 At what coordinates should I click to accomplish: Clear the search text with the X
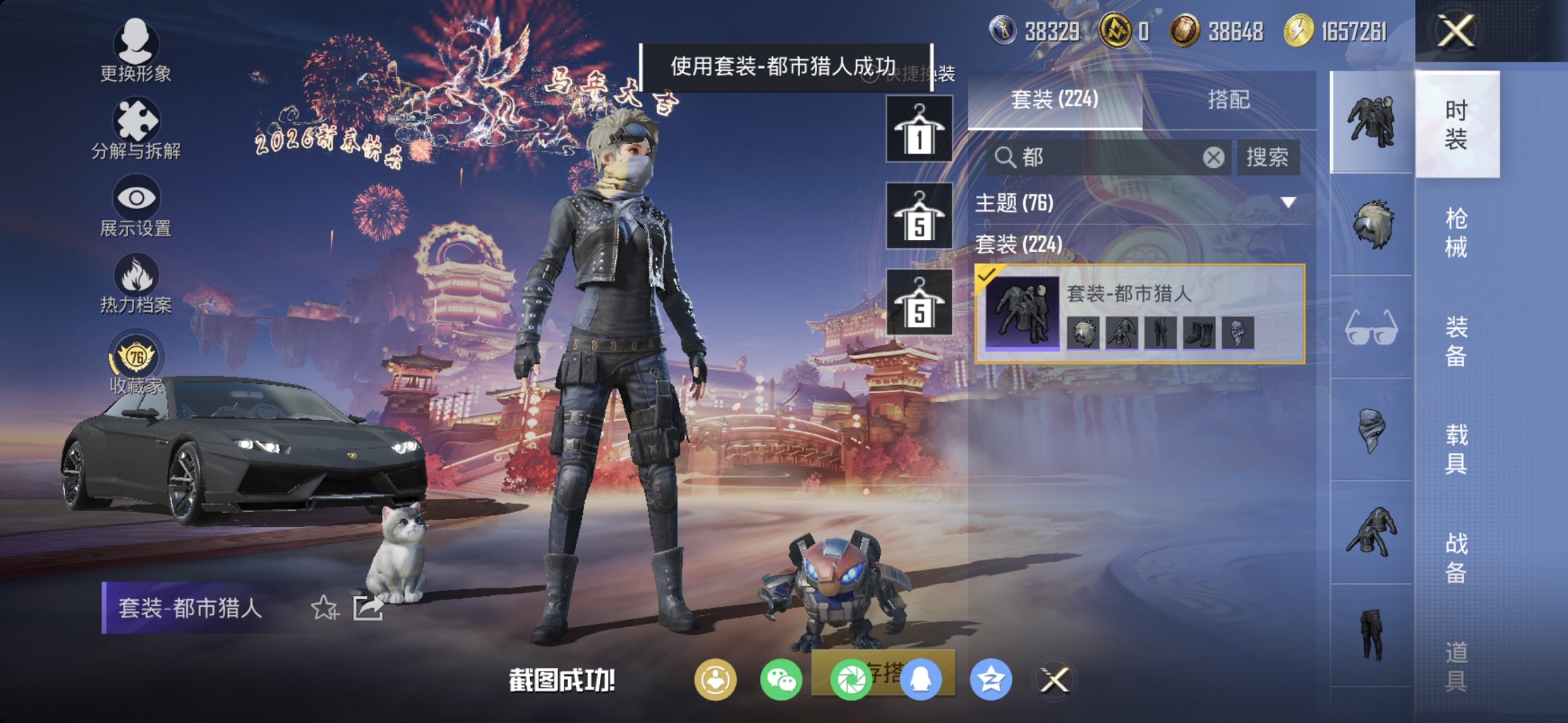tap(1212, 157)
